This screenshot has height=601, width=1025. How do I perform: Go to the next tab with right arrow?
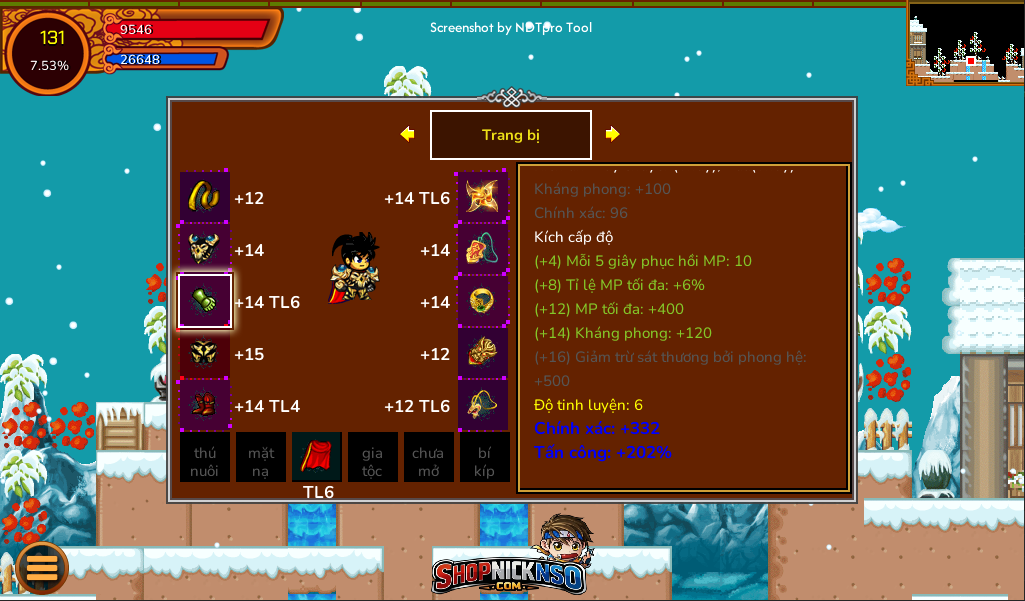(613, 134)
